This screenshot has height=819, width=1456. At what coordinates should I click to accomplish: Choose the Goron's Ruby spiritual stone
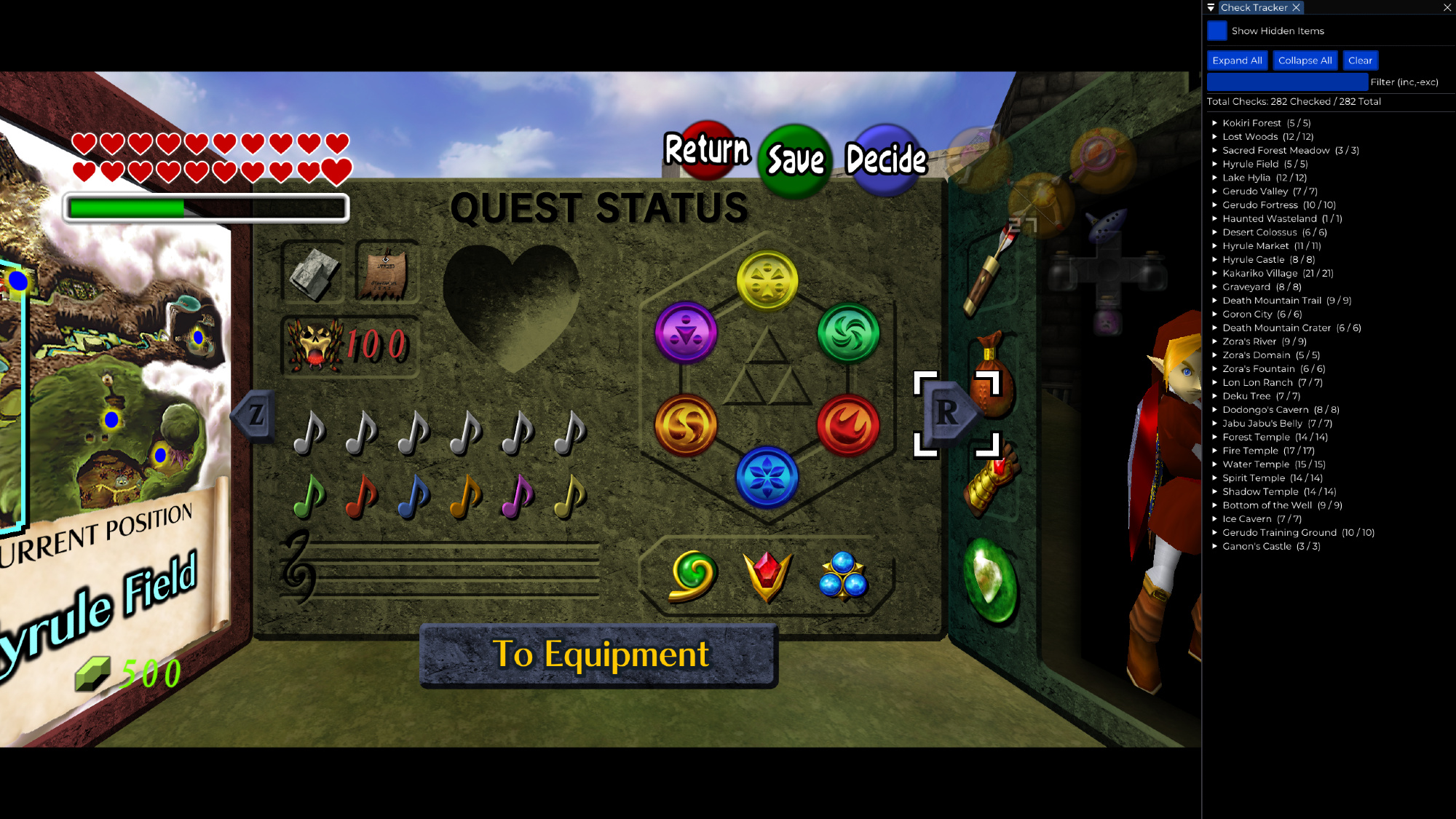[767, 575]
